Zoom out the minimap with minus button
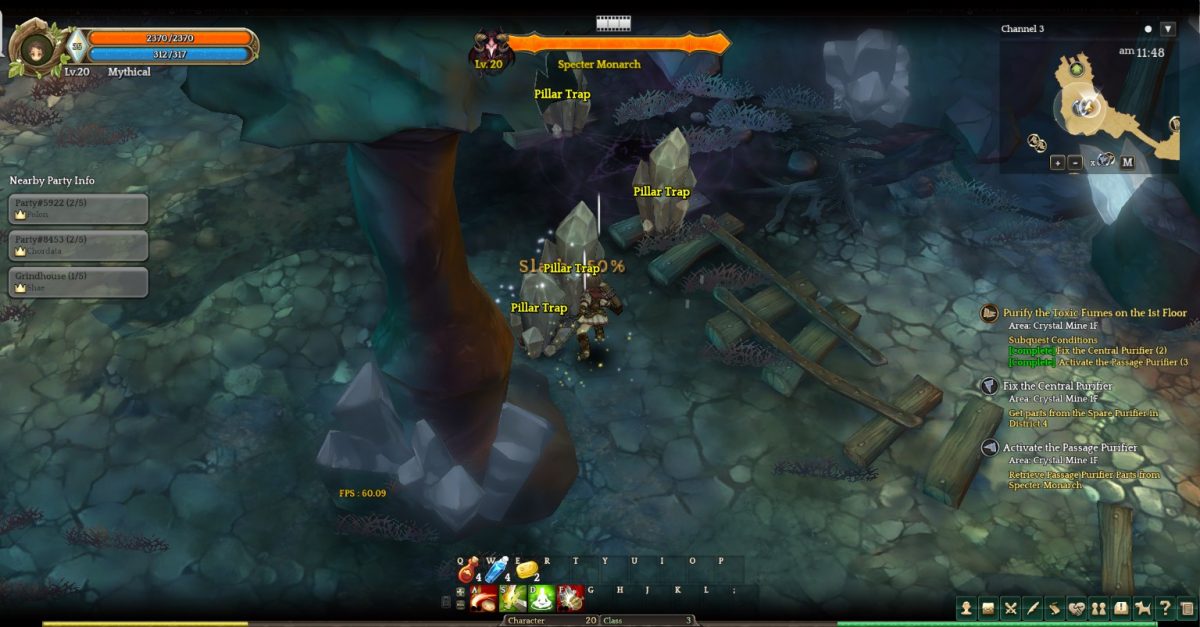The image size is (1200, 627). 1075,163
